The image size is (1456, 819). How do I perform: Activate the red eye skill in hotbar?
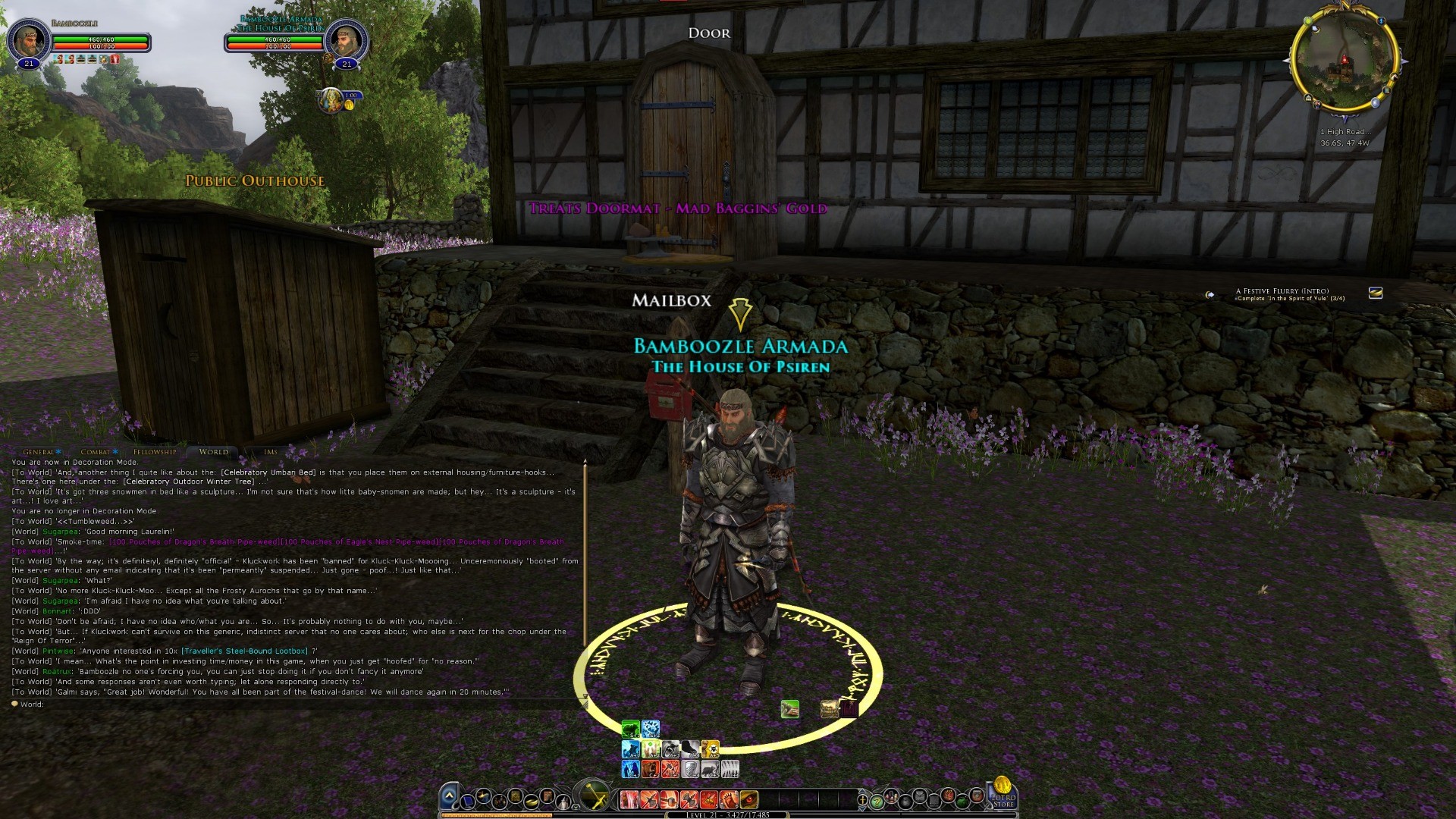748,799
